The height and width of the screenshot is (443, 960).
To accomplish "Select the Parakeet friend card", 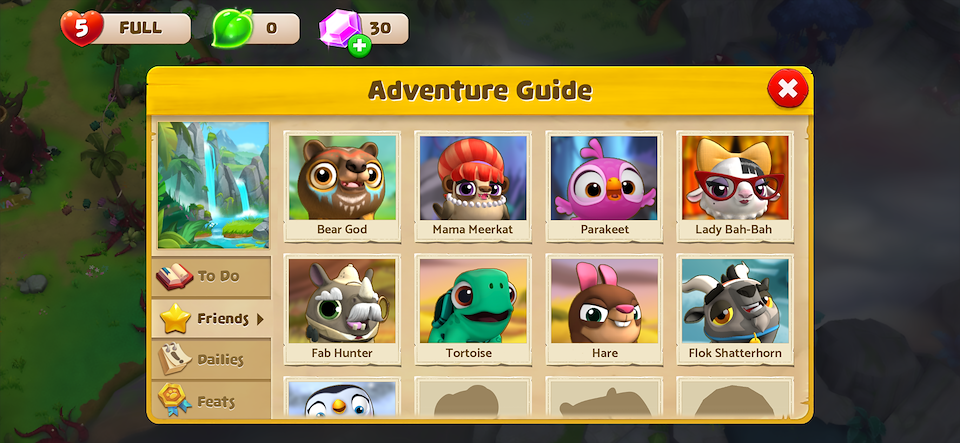I will click(604, 187).
